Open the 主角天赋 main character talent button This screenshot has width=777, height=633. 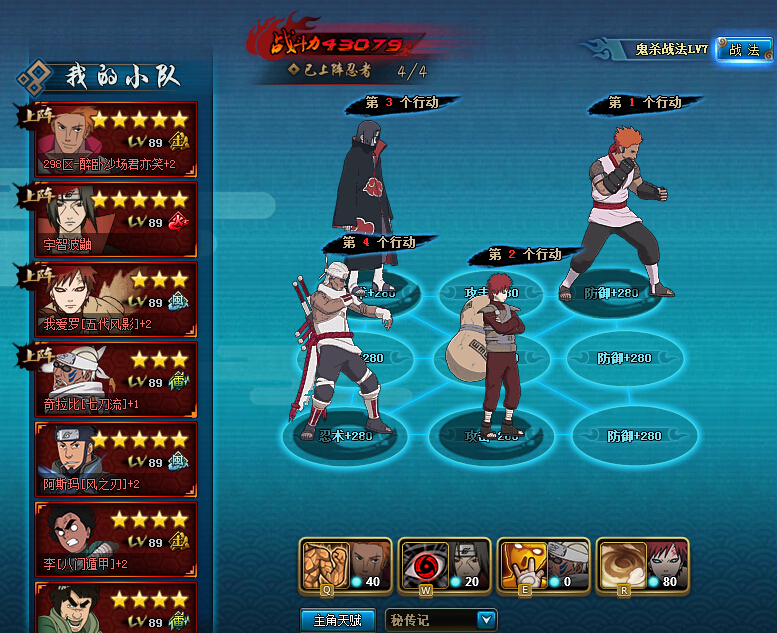coord(337,620)
